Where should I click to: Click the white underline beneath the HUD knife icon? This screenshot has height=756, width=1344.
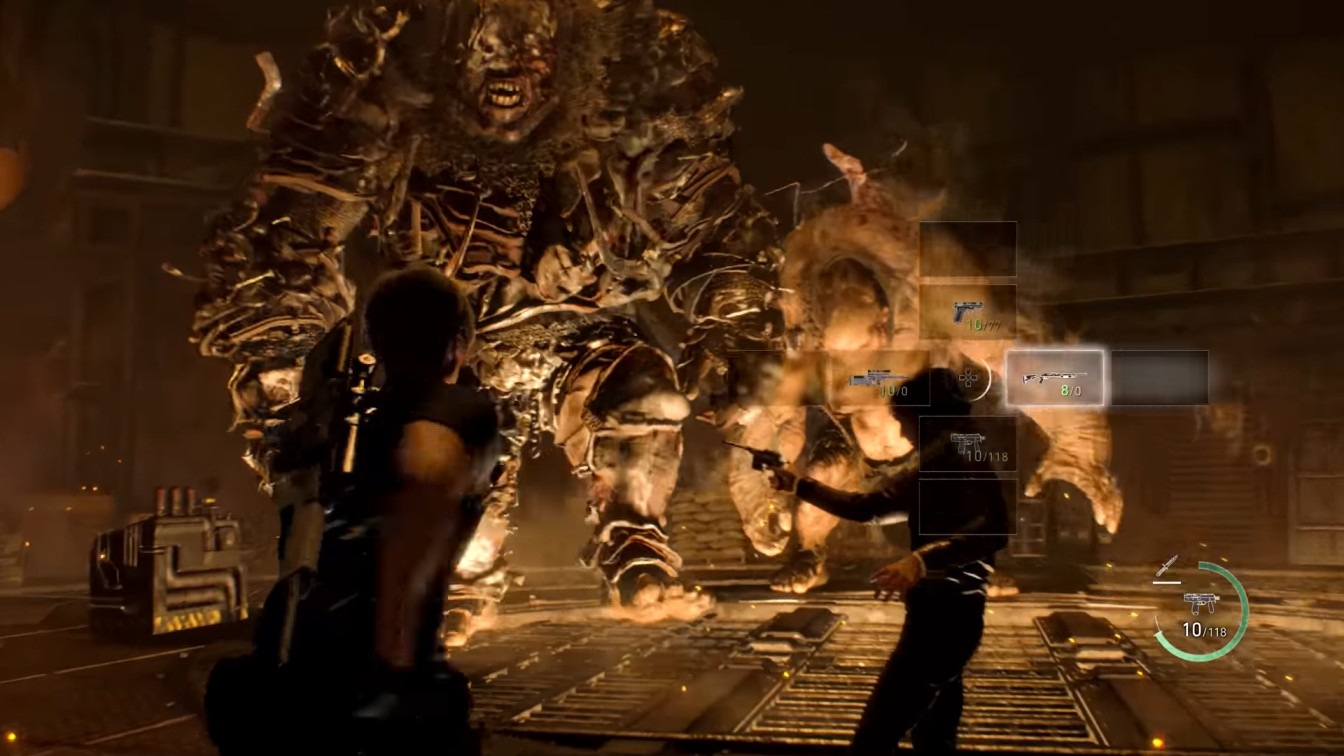pos(1166,582)
